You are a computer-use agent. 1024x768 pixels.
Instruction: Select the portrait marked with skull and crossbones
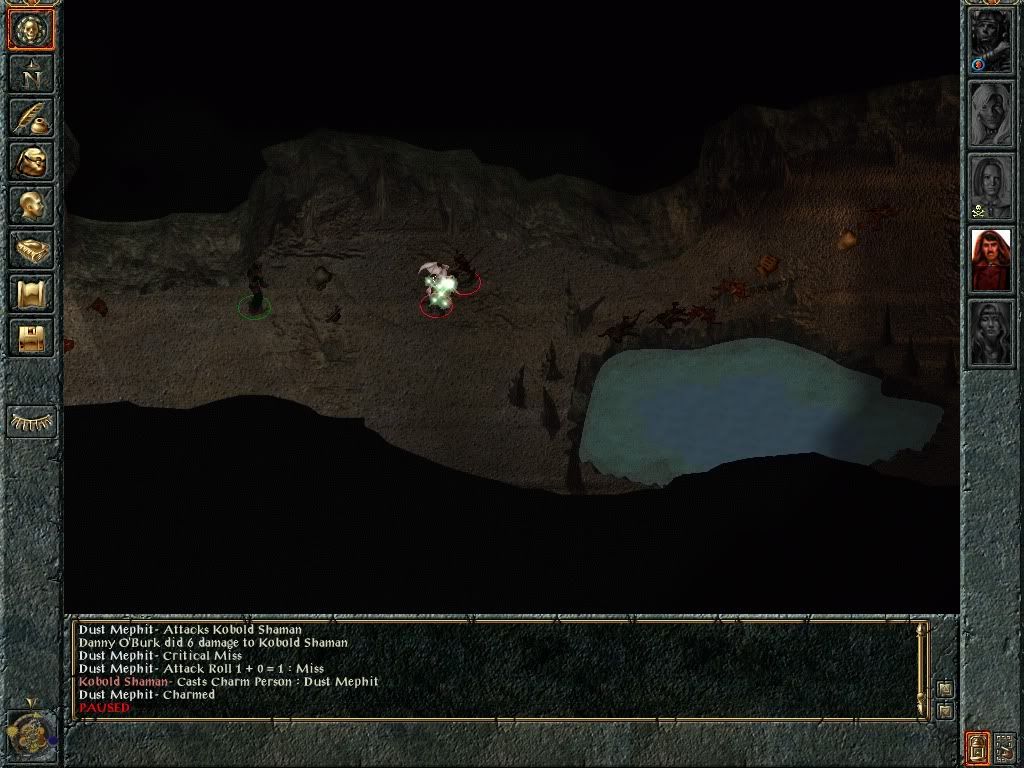click(991, 187)
